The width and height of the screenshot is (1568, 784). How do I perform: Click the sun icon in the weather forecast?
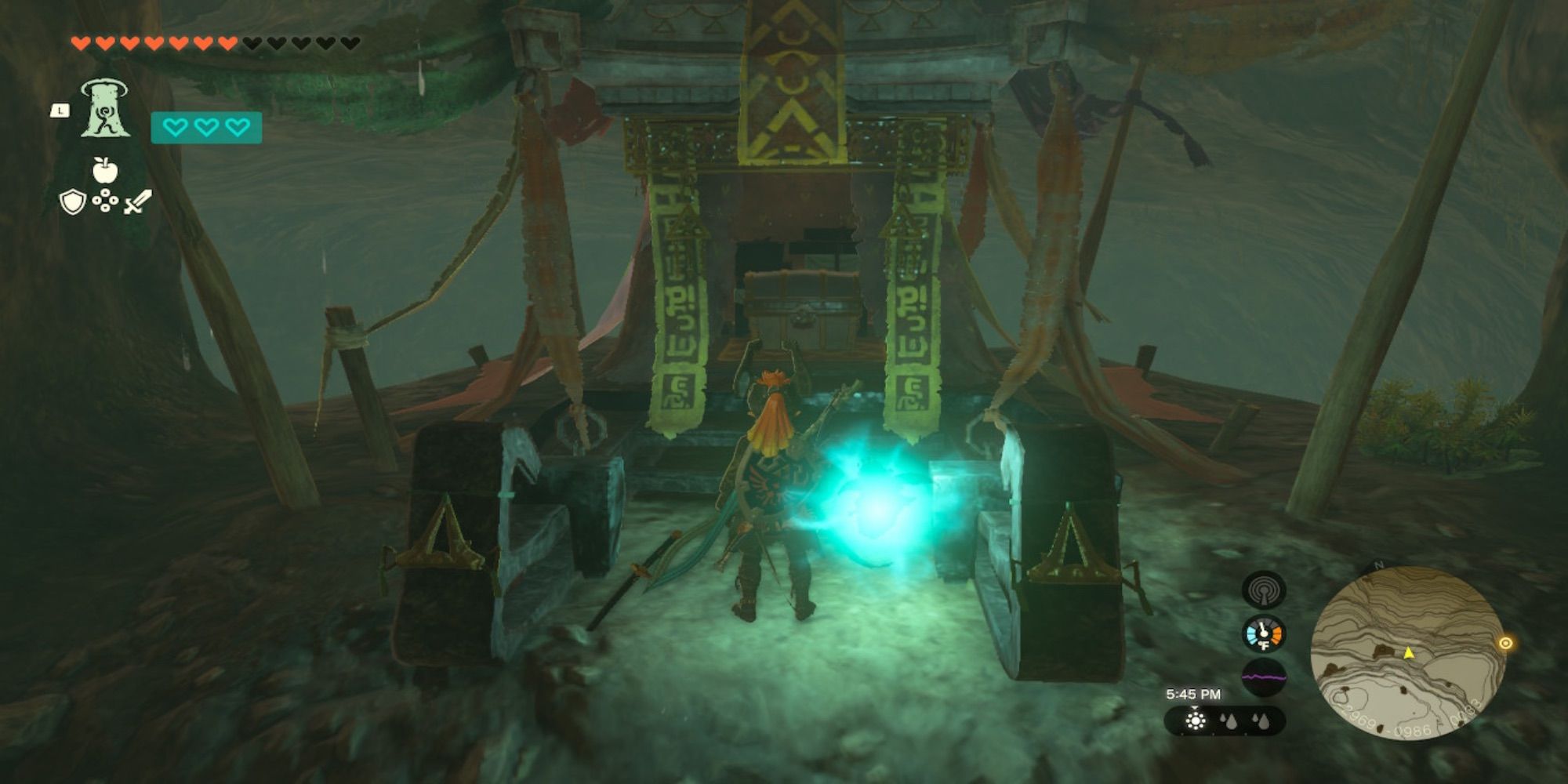point(1196,721)
